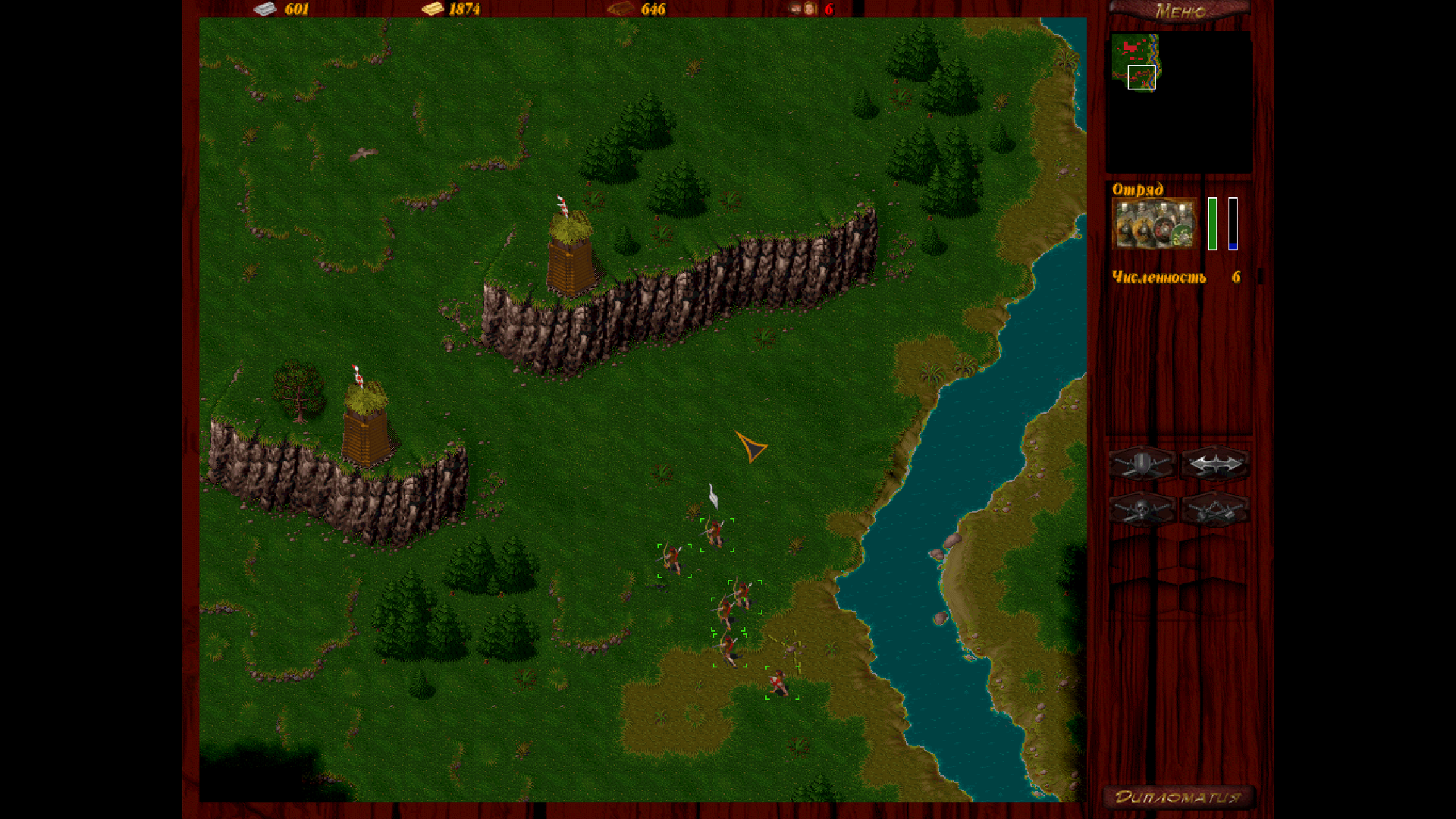Click the minimap
1456x819 pixels.
[1179, 102]
